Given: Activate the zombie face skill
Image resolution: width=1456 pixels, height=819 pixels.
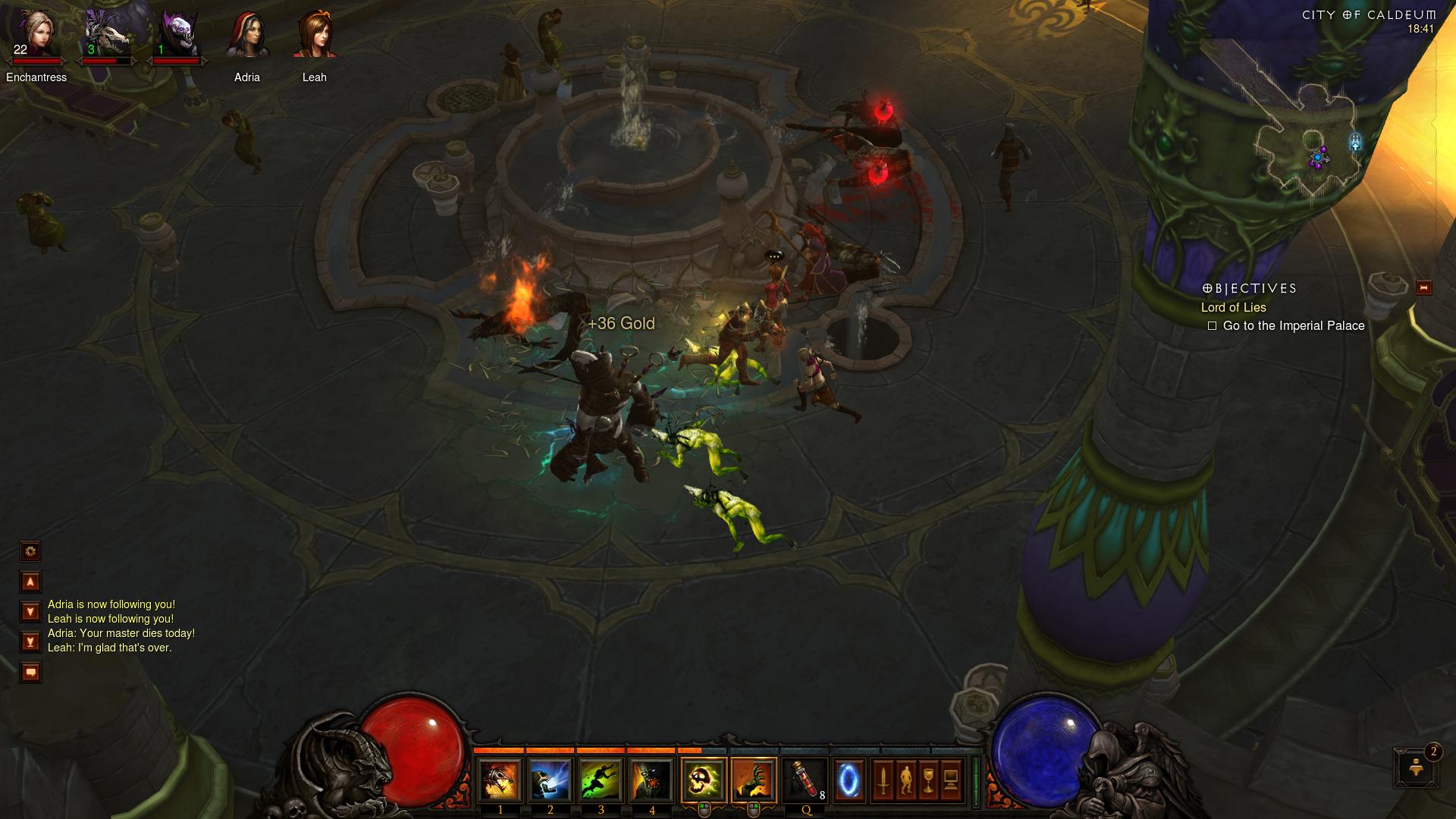Looking at the screenshot, I should [652, 780].
